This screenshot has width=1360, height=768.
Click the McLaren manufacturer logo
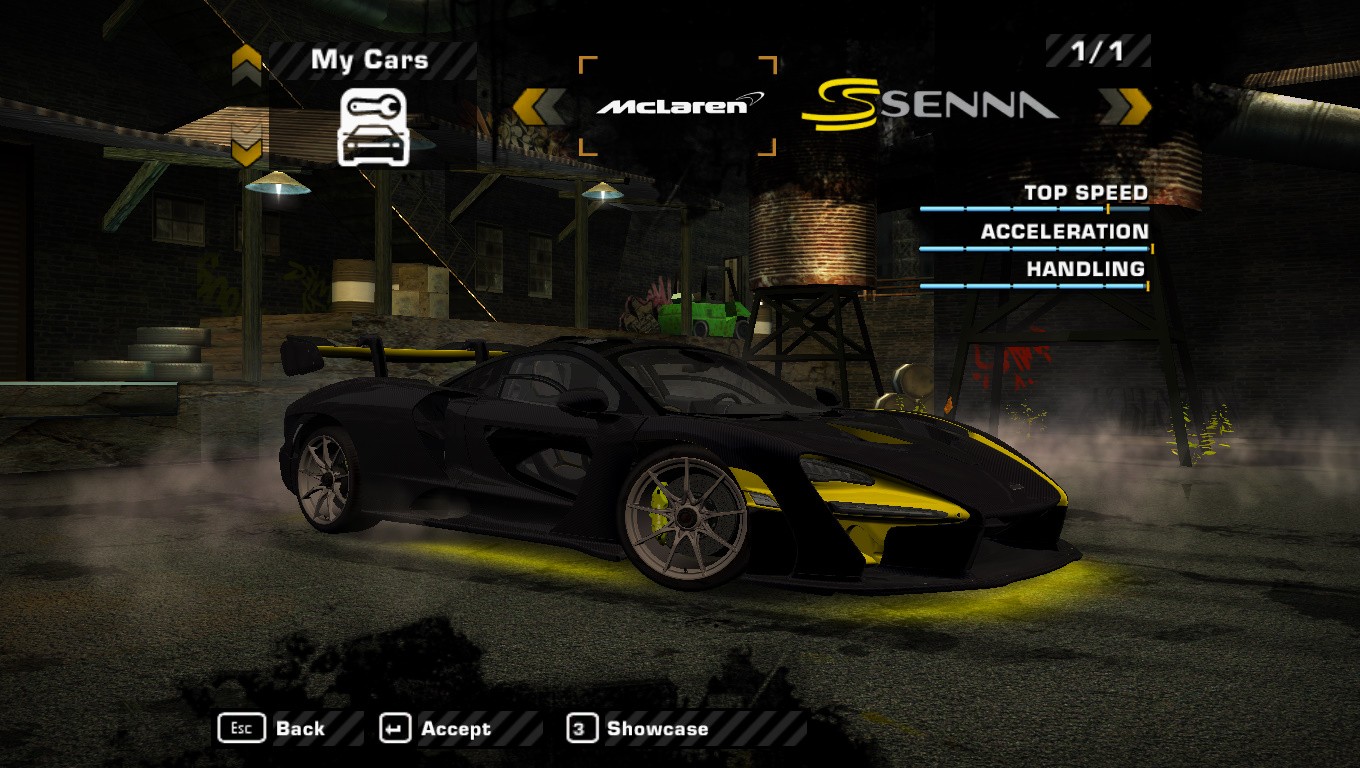click(x=678, y=105)
